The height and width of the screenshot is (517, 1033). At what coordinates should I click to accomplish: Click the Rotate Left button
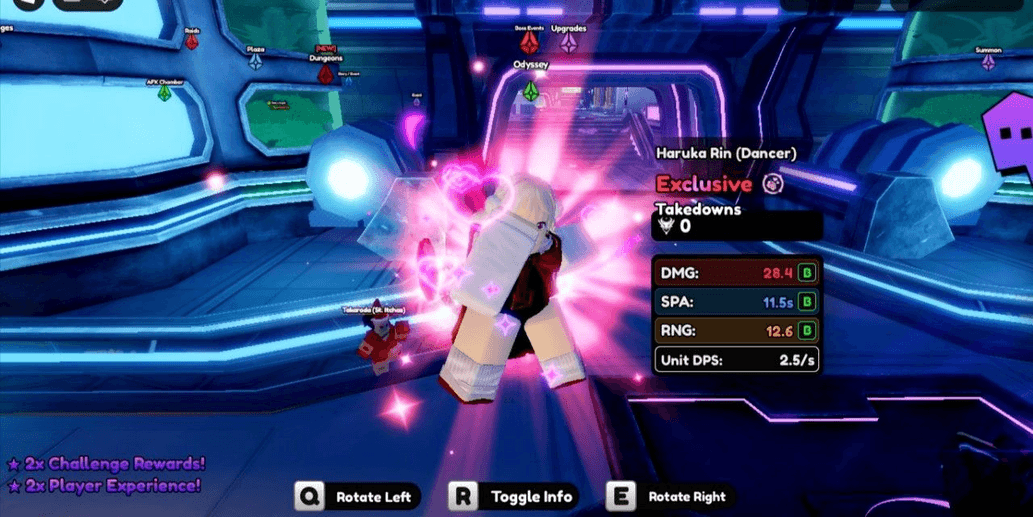[357, 497]
